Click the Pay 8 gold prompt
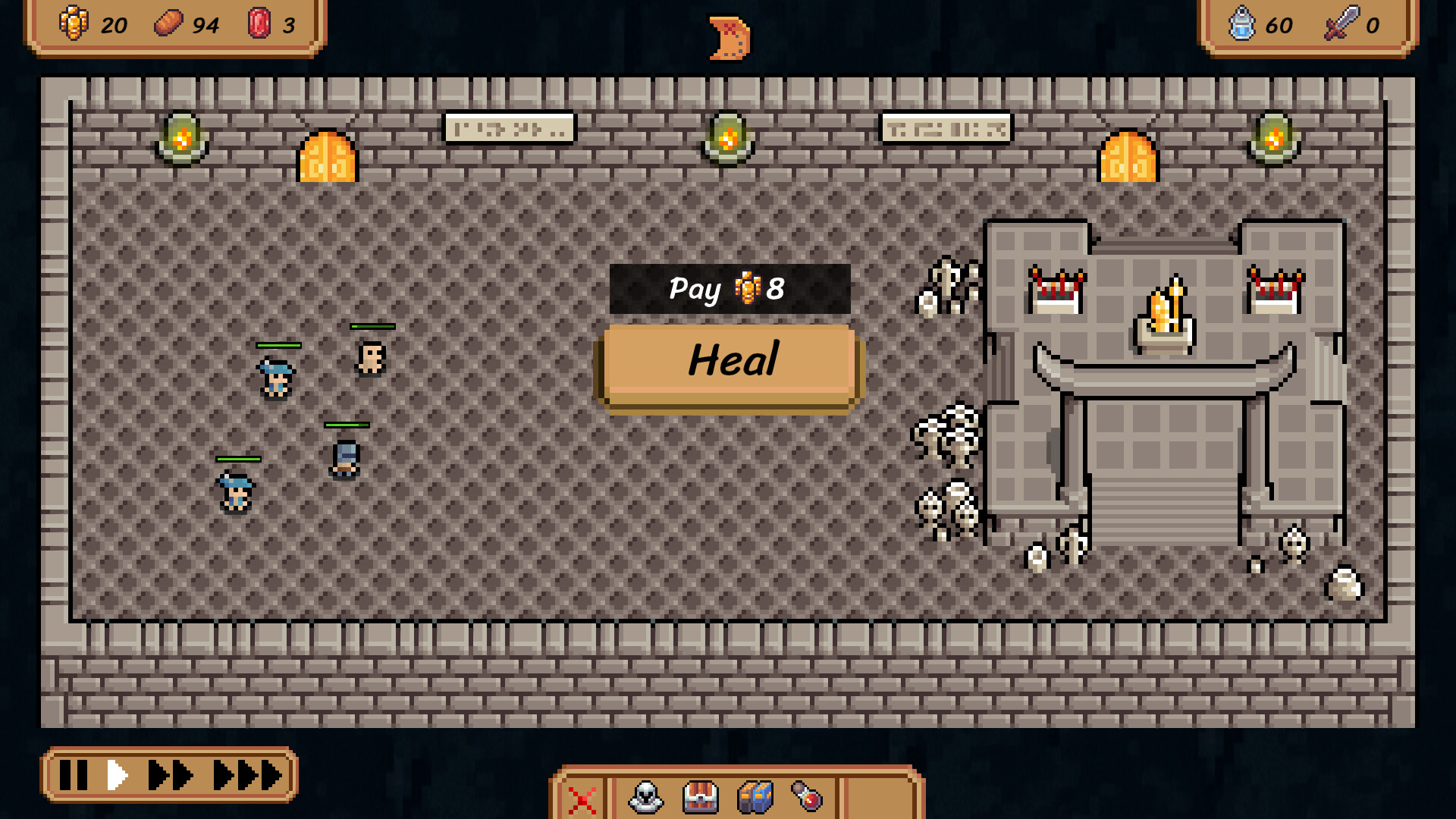Screen dimensions: 1456x819 click(728, 289)
